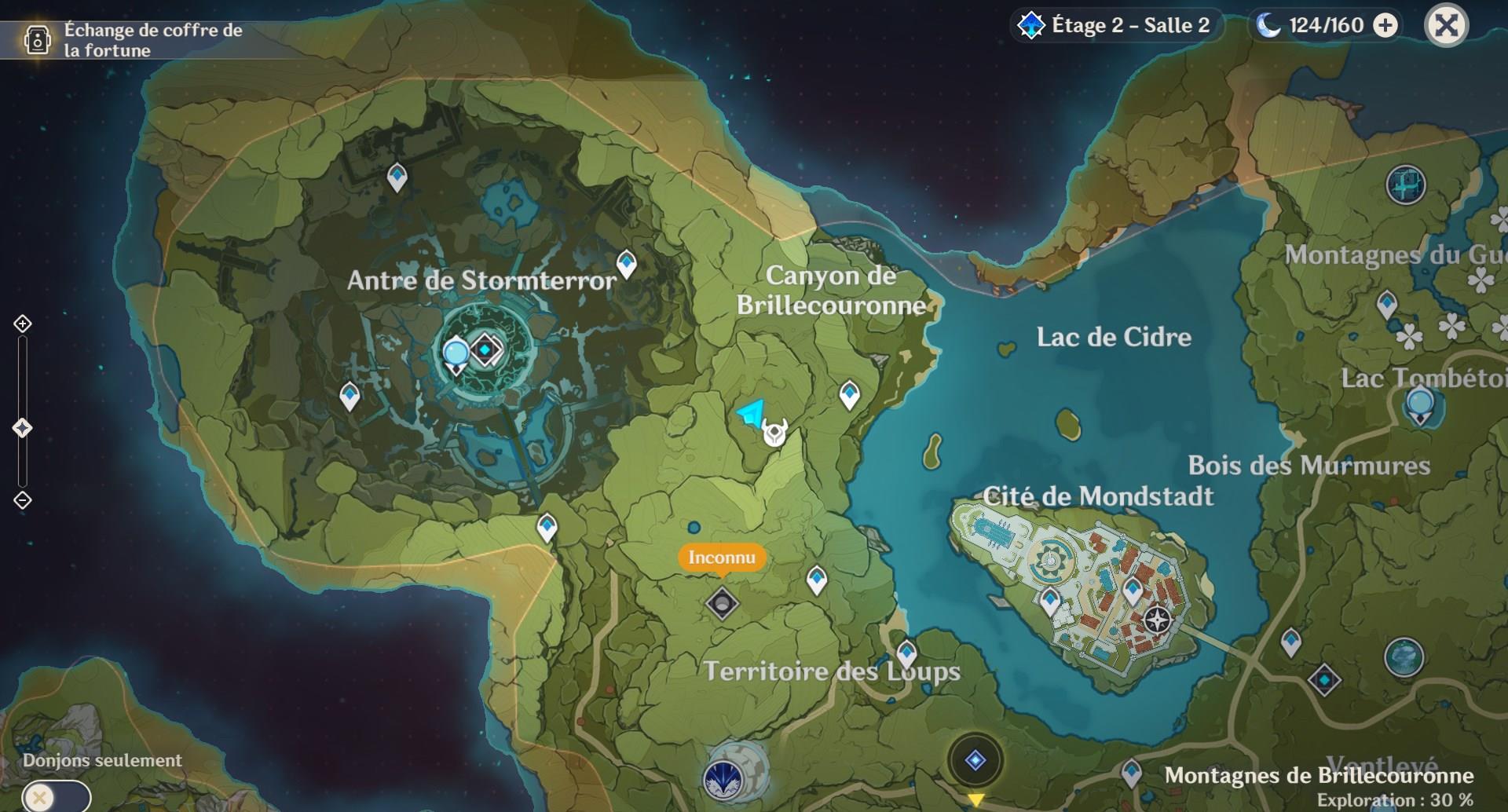Select the boss monster icon near Canyon de Brillecouronne
The width and height of the screenshot is (1508, 812).
(x=774, y=434)
